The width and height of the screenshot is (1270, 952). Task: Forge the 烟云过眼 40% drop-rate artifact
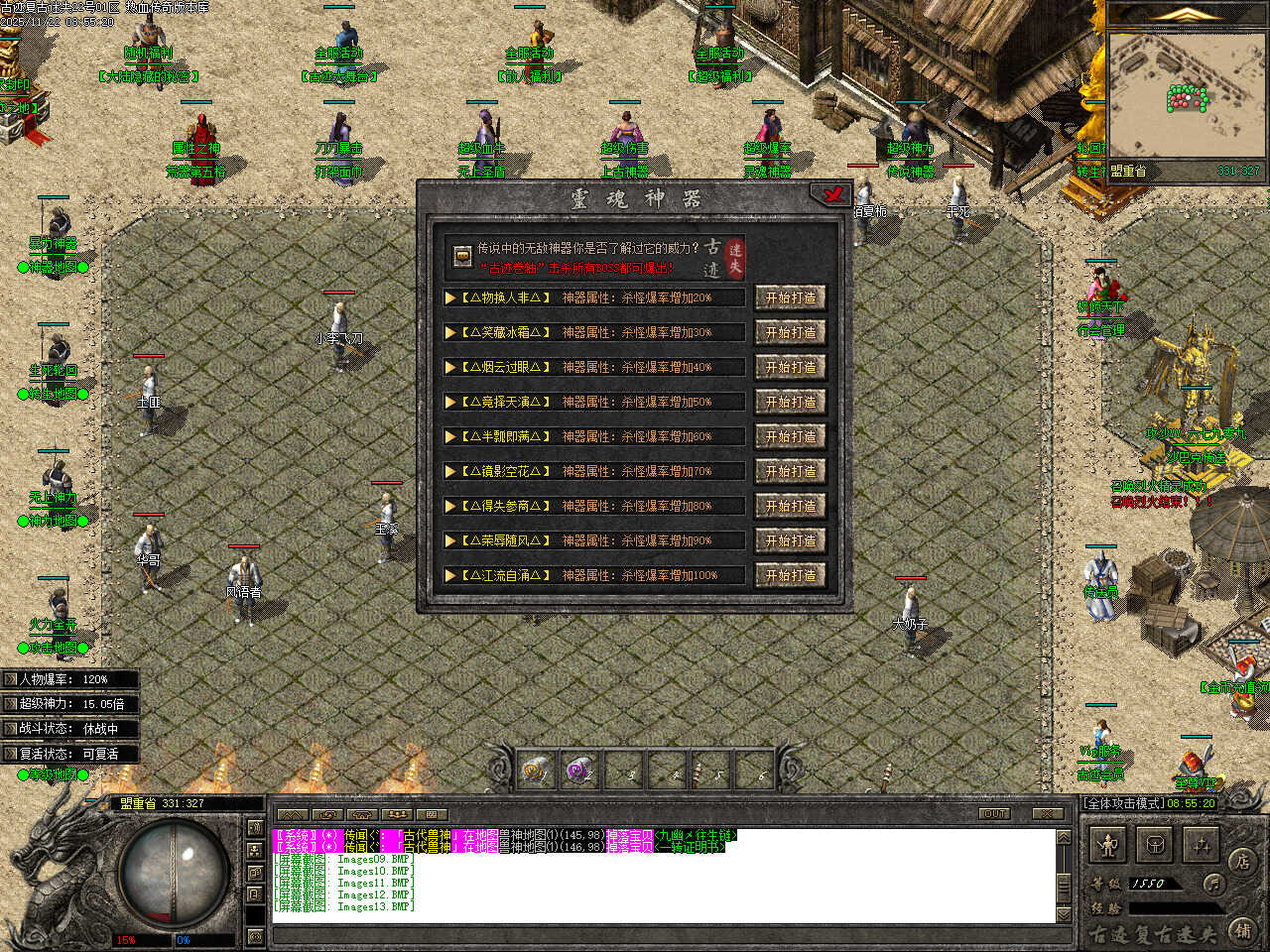click(790, 367)
